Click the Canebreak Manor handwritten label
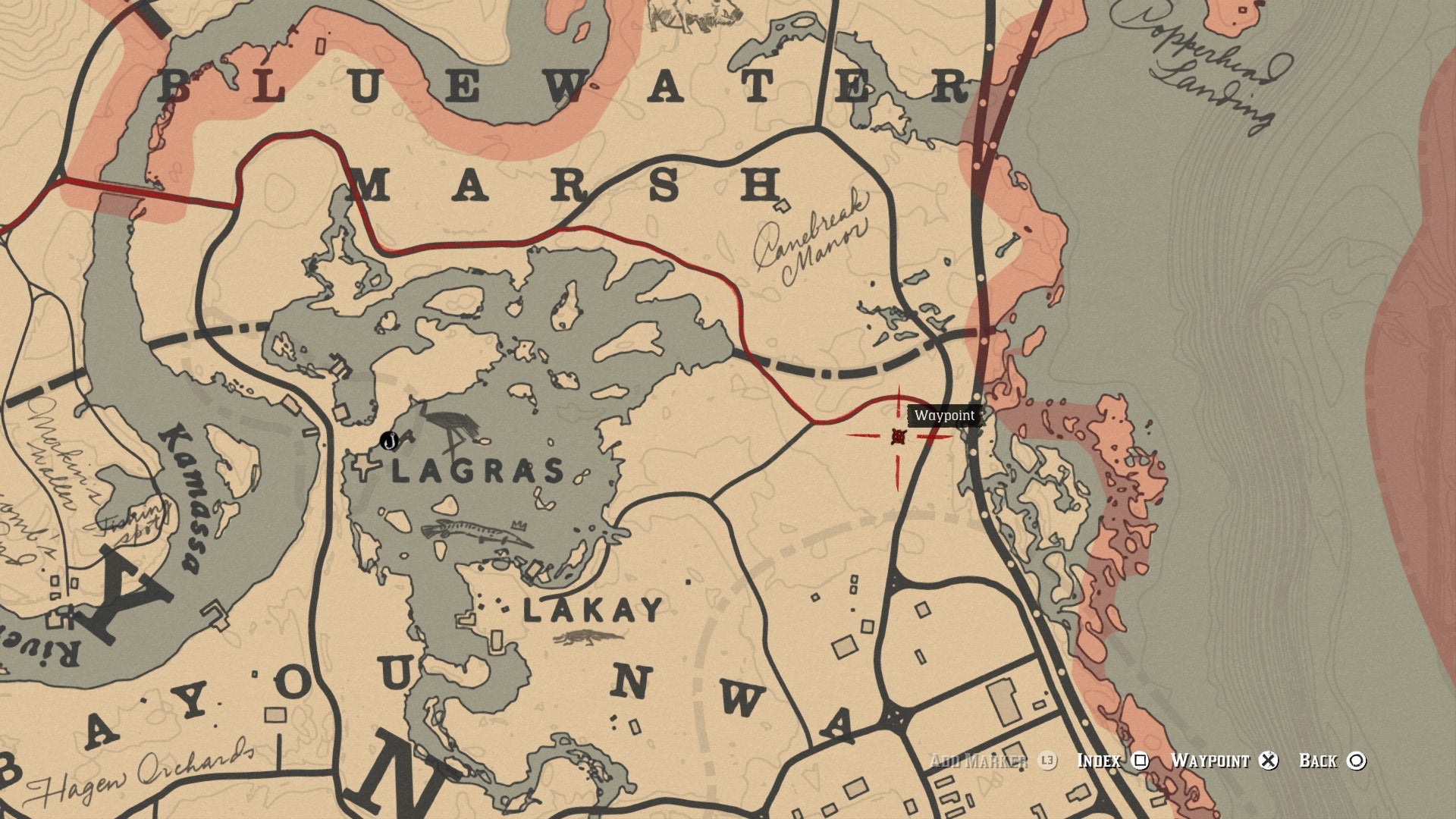 (x=811, y=240)
